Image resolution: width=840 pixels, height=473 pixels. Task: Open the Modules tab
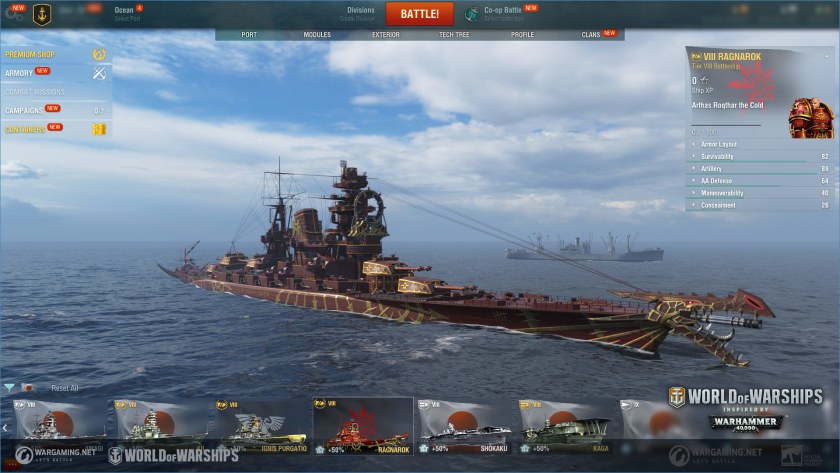317,35
